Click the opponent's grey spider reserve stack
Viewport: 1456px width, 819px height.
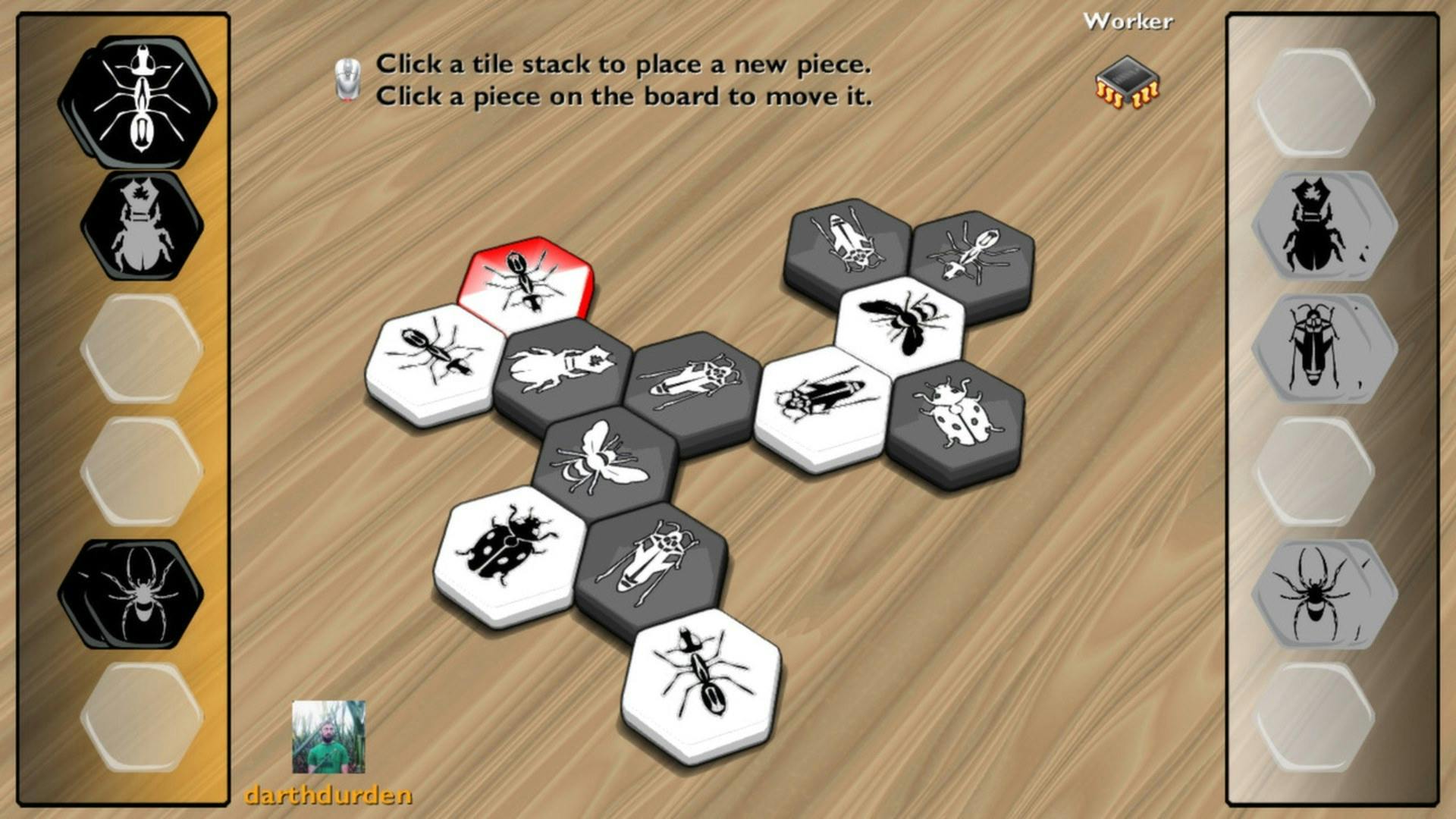pyautogui.click(x=1318, y=593)
